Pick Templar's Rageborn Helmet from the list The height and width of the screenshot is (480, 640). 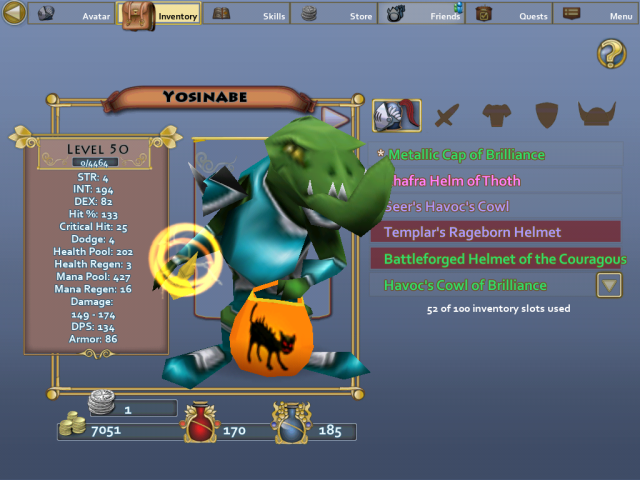[x=497, y=232]
